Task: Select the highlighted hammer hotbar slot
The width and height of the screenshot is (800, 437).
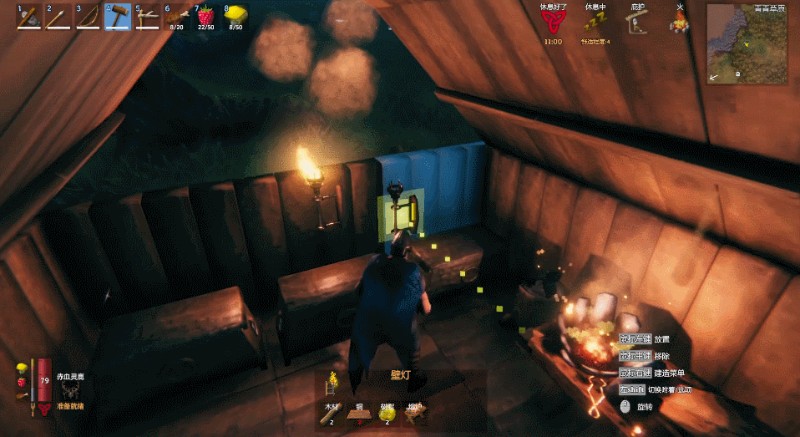Action: pyautogui.click(x=118, y=17)
